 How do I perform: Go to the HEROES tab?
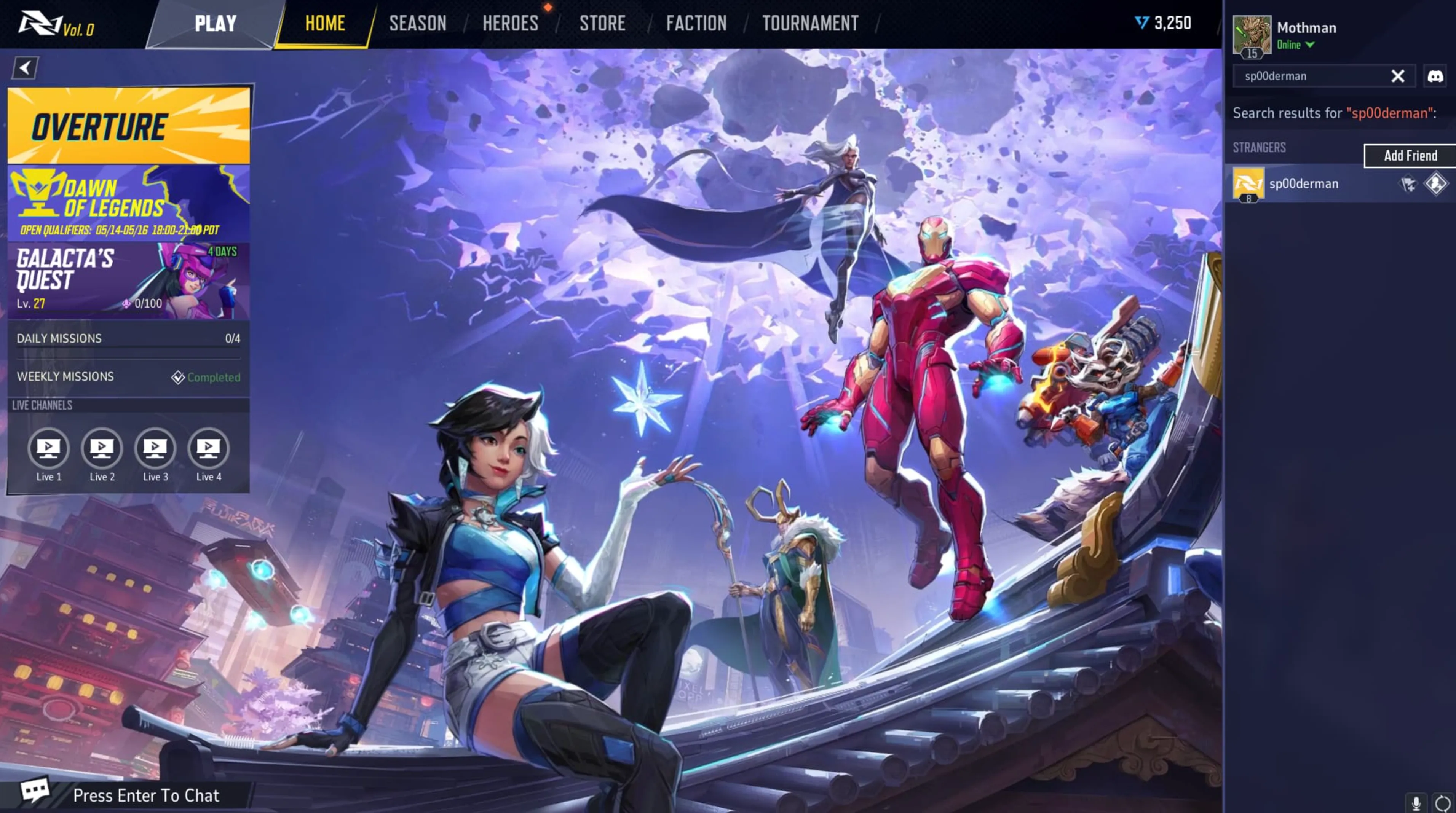coord(510,24)
